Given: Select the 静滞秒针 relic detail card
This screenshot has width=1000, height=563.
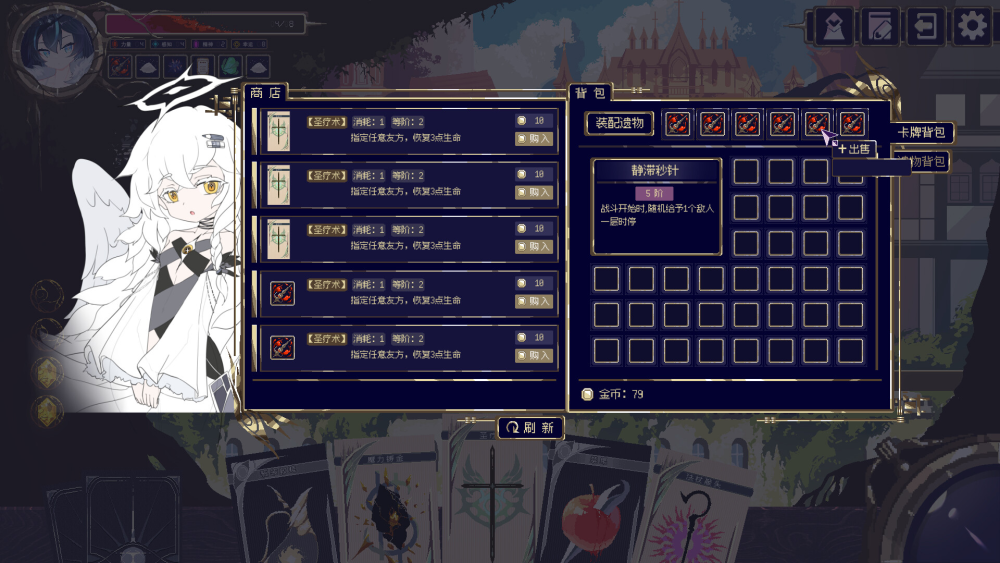Looking at the screenshot, I should coord(656,205).
